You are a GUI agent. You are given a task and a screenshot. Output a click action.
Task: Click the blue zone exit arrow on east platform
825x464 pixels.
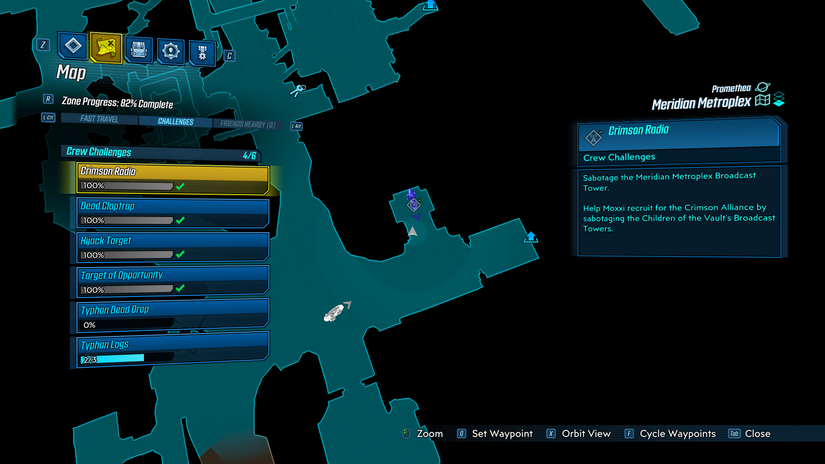tap(531, 236)
